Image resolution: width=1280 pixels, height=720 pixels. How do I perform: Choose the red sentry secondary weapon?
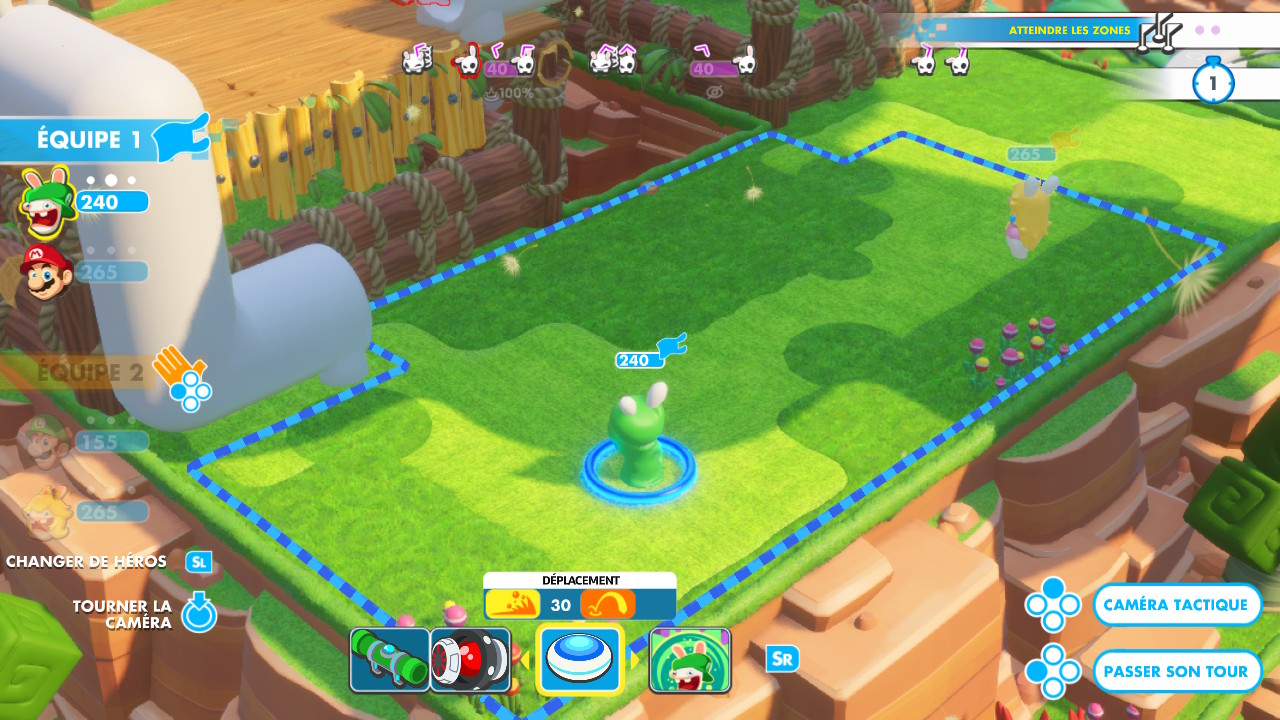coord(470,660)
